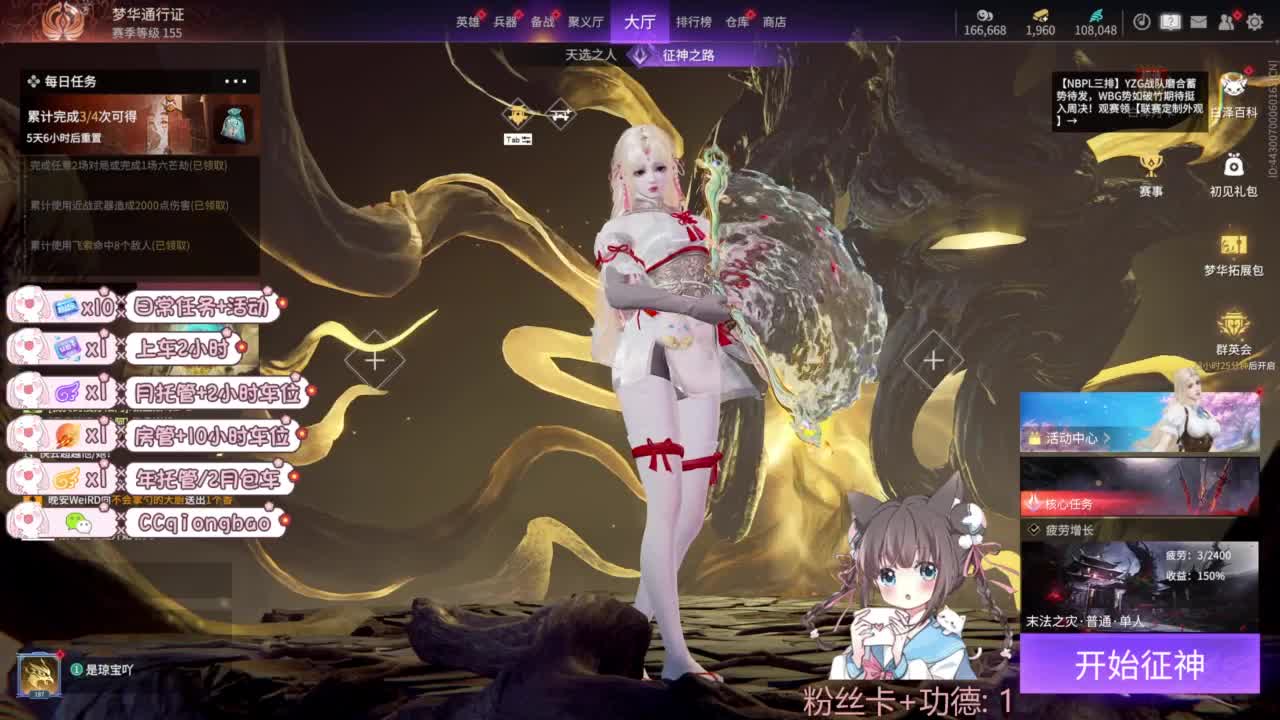Image resolution: width=1280 pixels, height=720 pixels.
Task: Open the 商店 menu item
Action: pyautogui.click(x=776, y=21)
